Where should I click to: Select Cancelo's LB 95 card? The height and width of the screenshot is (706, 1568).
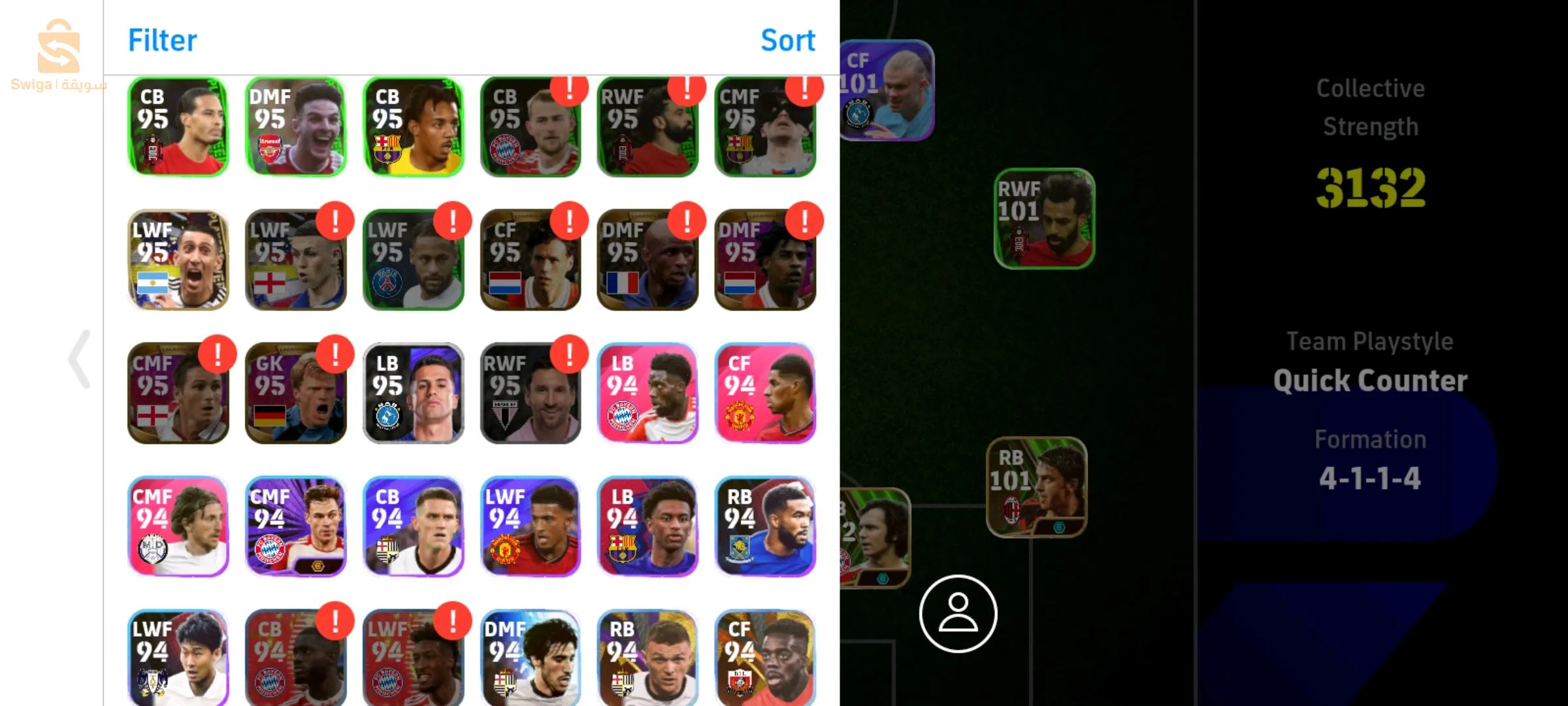tap(413, 392)
